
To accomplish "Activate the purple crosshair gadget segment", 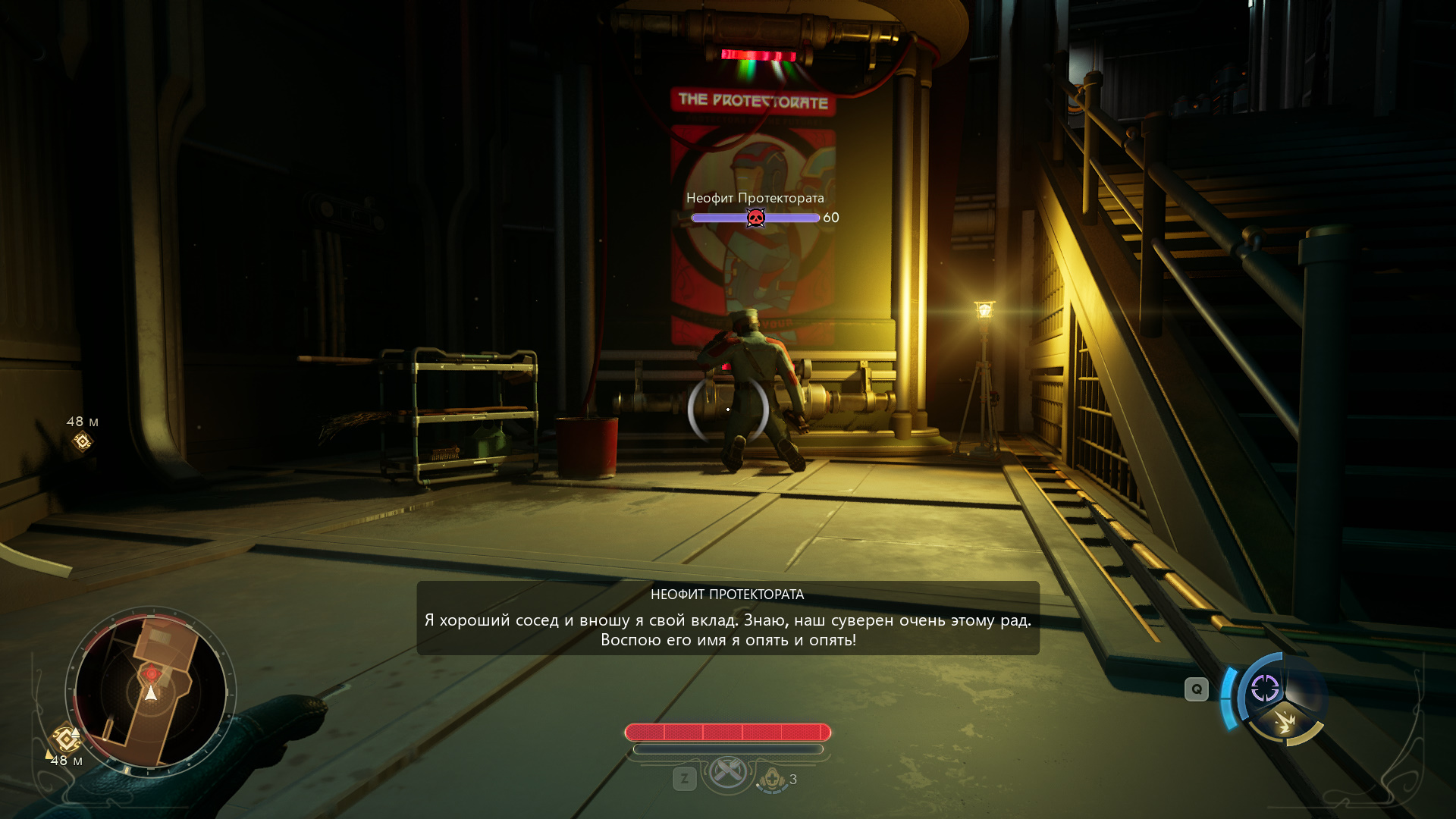I will [x=1264, y=689].
